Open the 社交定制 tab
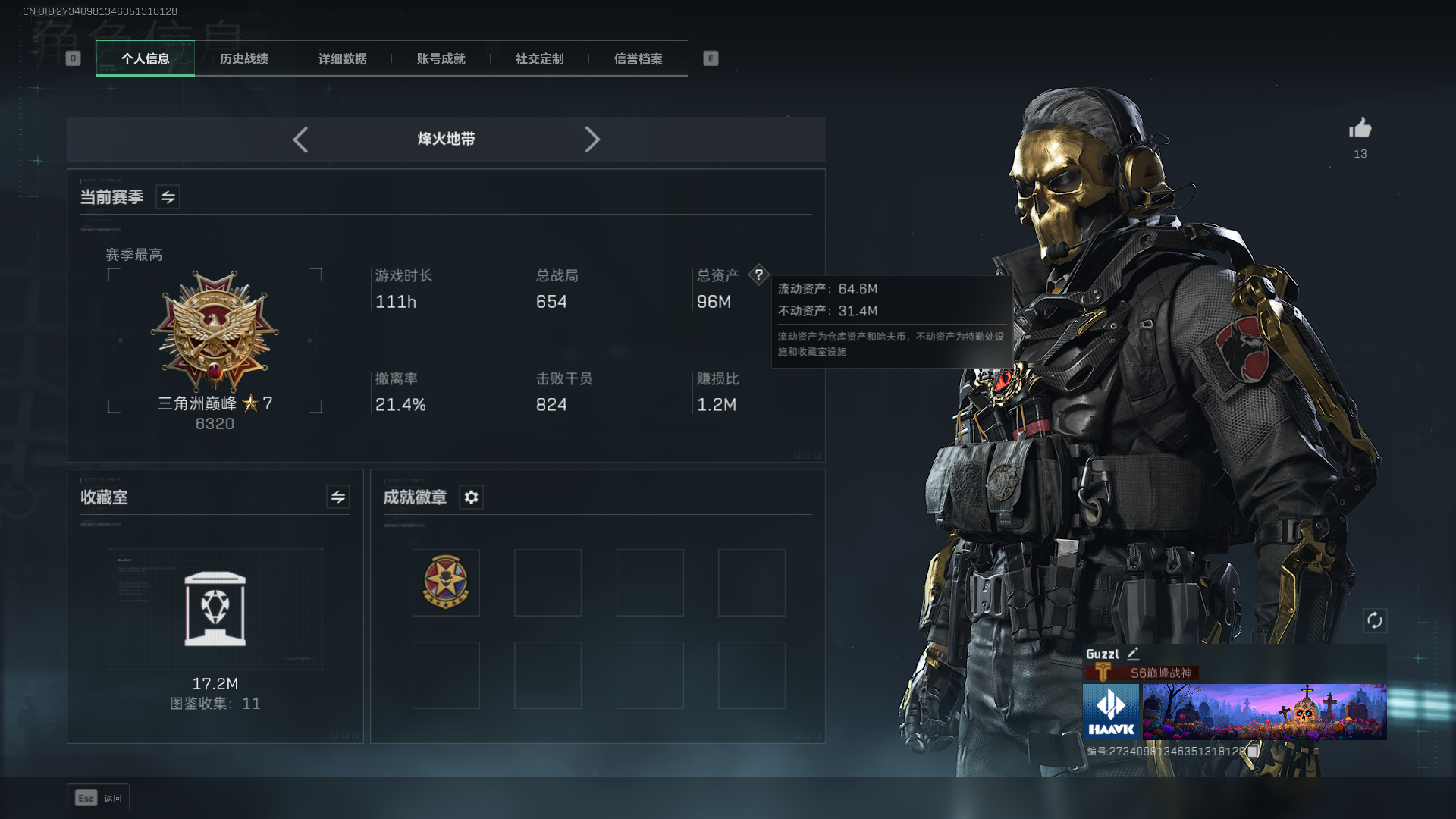This screenshot has height=819, width=1456. pos(540,58)
